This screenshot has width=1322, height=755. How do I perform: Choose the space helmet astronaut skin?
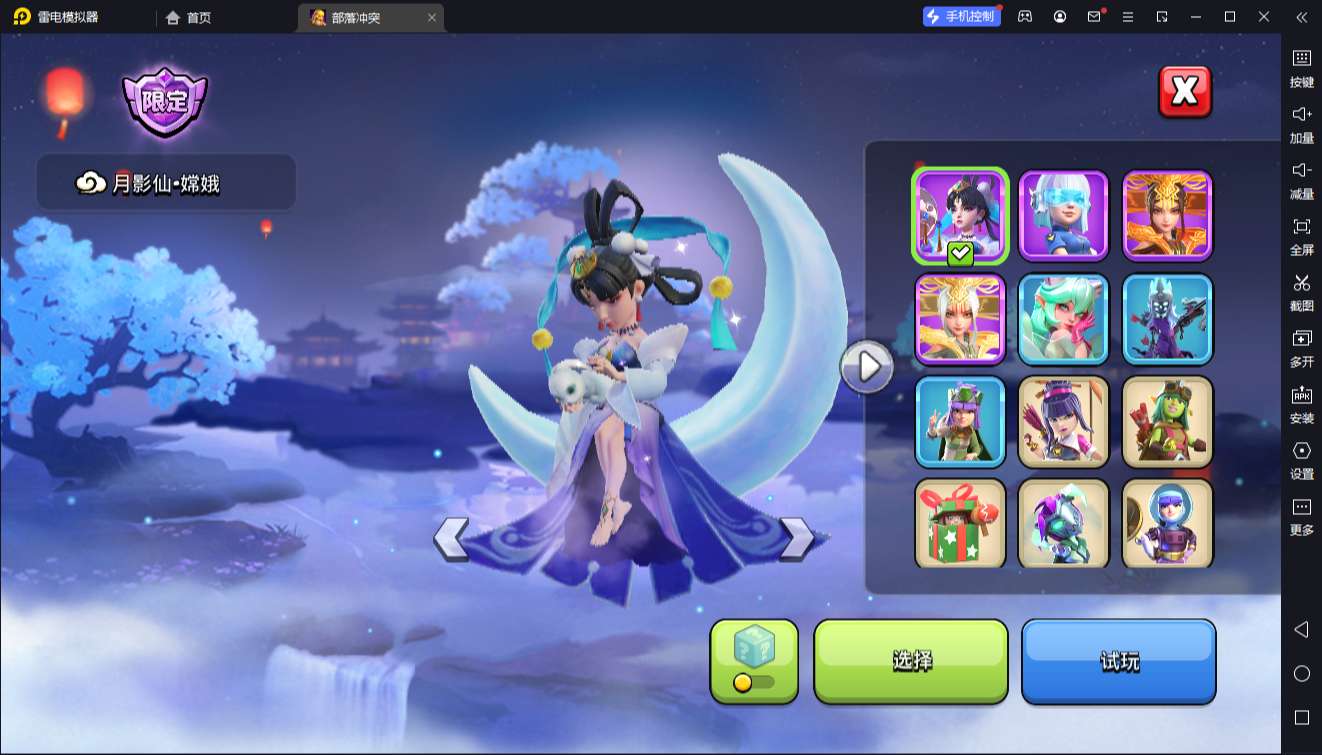pyautogui.click(x=1167, y=524)
